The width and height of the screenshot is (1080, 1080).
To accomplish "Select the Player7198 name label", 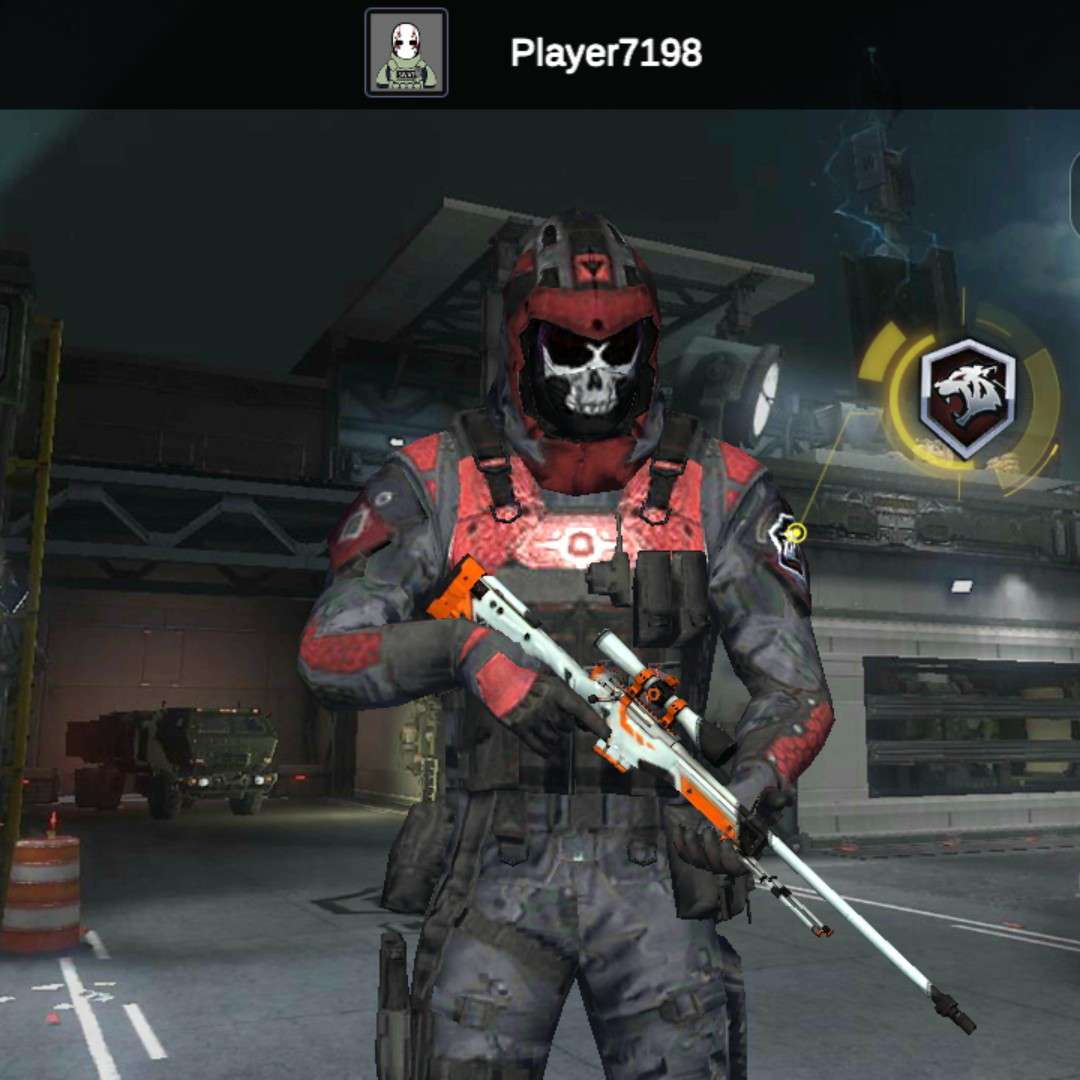I will [x=606, y=53].
